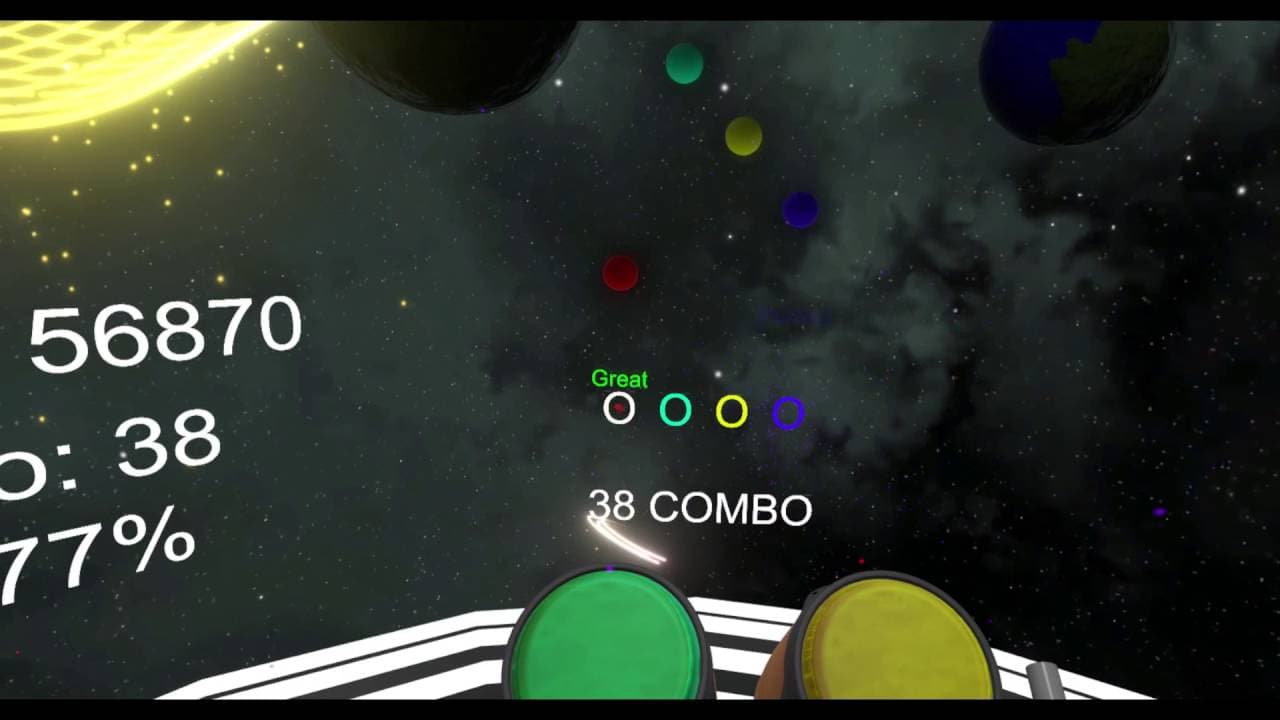Click the white target ring

pos(620,409)
